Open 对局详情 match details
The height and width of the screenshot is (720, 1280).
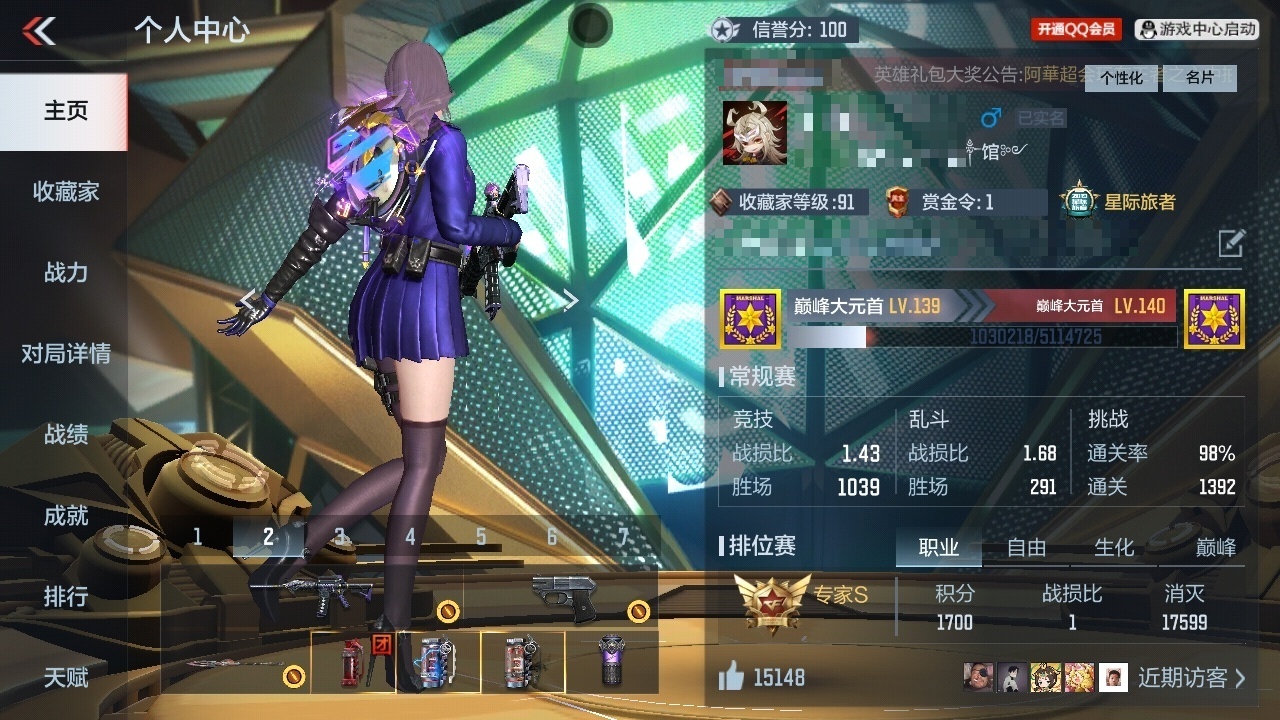(x=65, y=353)
